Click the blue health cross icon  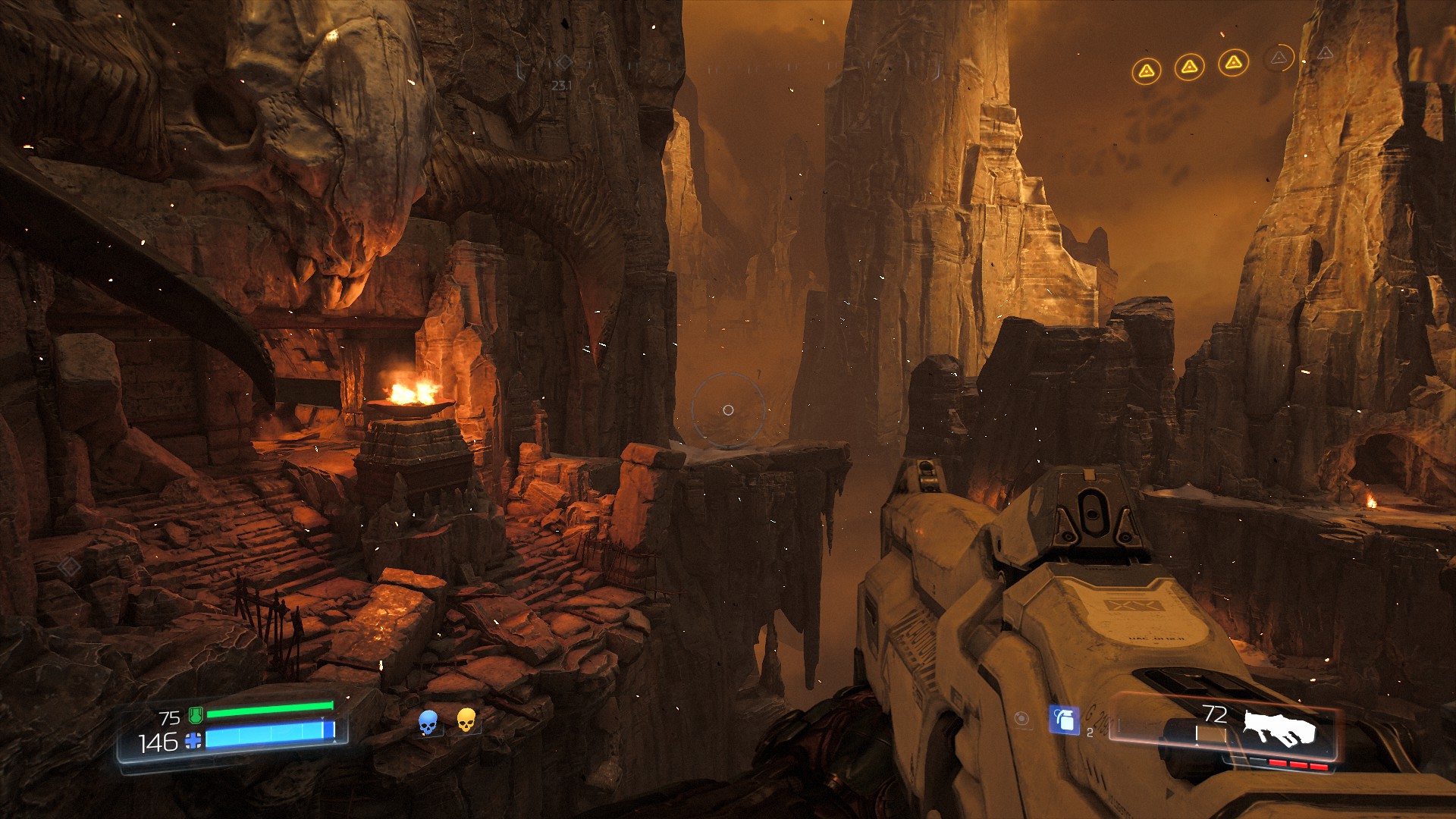tap(193, 740)
